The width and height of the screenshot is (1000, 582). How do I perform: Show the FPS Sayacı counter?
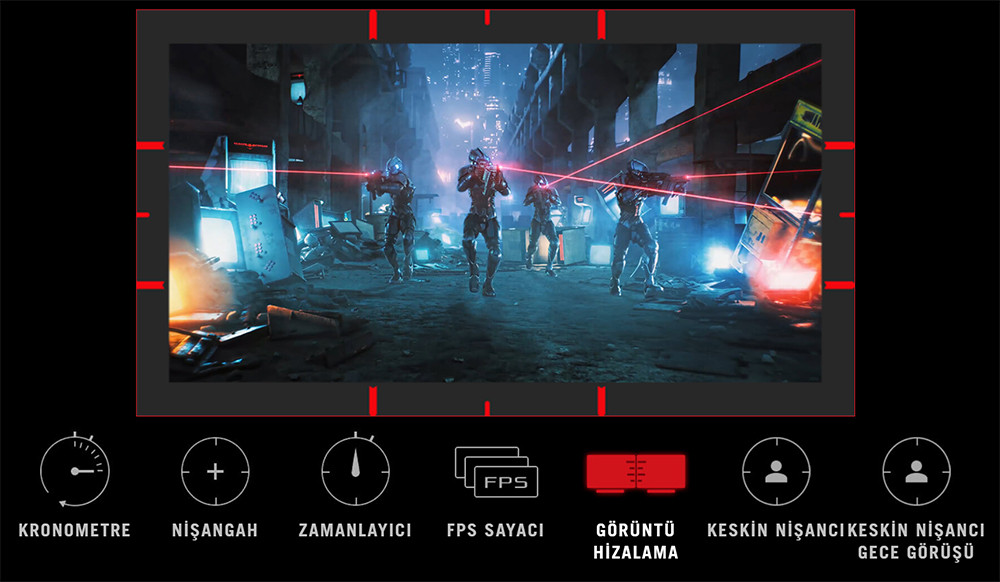point(496,472)
